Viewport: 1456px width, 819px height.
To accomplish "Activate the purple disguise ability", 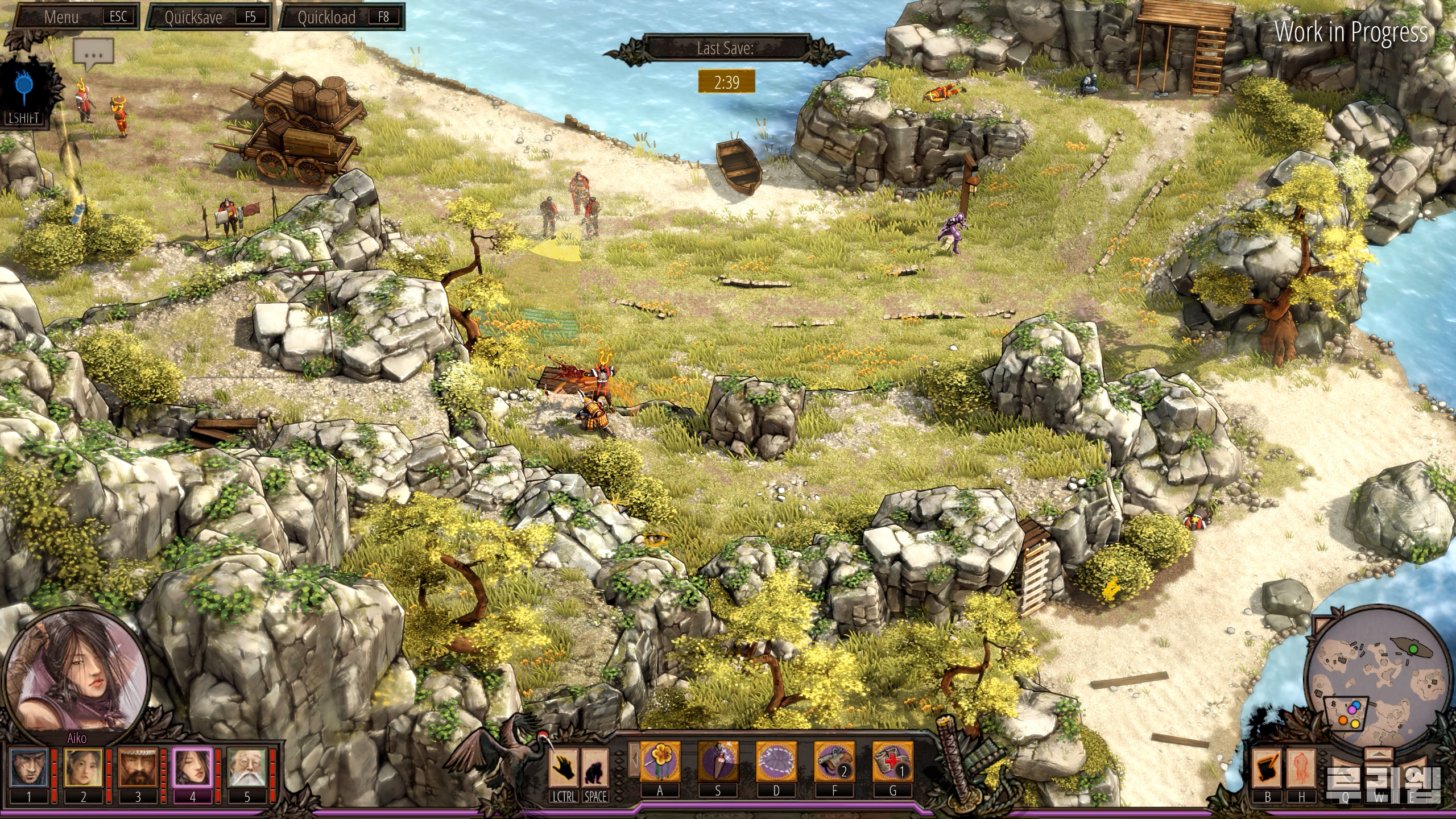I will coord(776,761).
